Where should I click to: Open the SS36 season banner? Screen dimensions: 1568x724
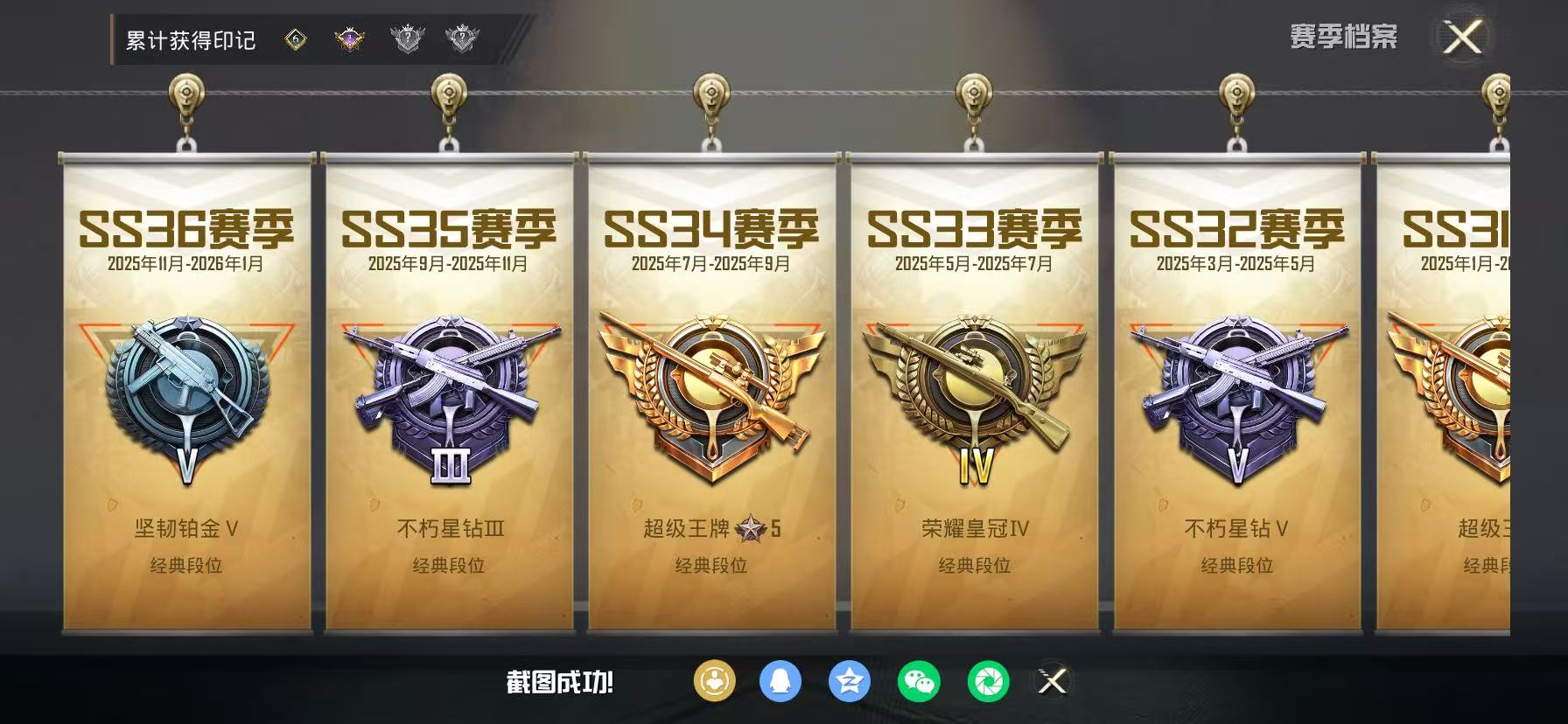pyautogui.click(x=185, y=393)
